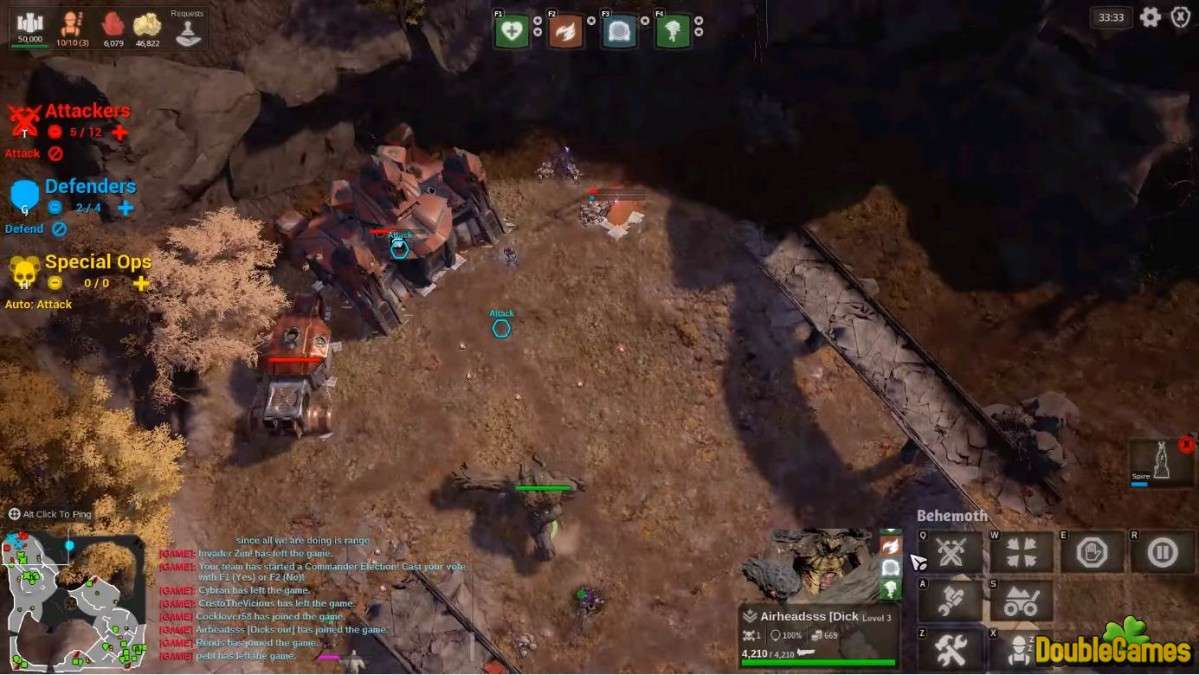Activate the green tree ability icon
Image resolution: width=1199 pixels, height=675 pixels.
pos(673,32)
